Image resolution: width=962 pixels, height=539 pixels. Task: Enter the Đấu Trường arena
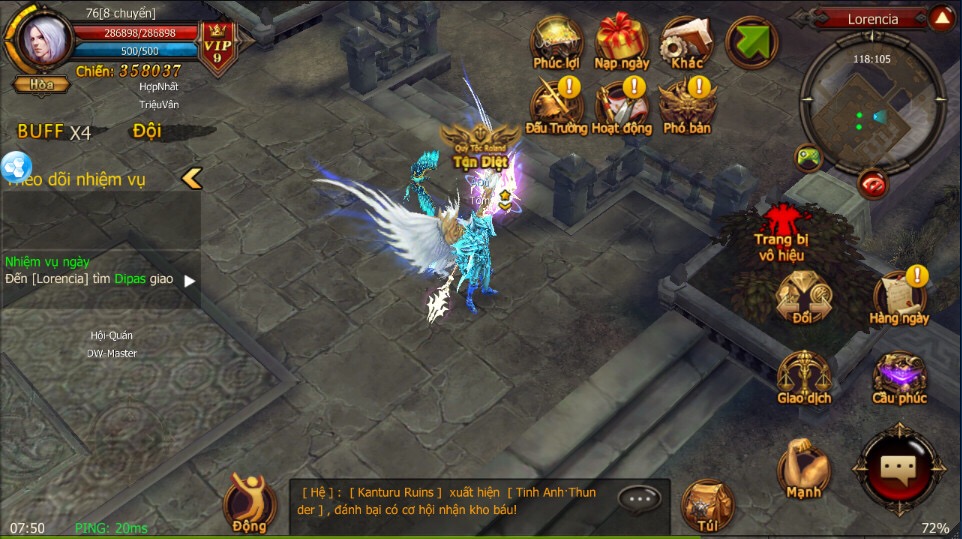[556, 107]
